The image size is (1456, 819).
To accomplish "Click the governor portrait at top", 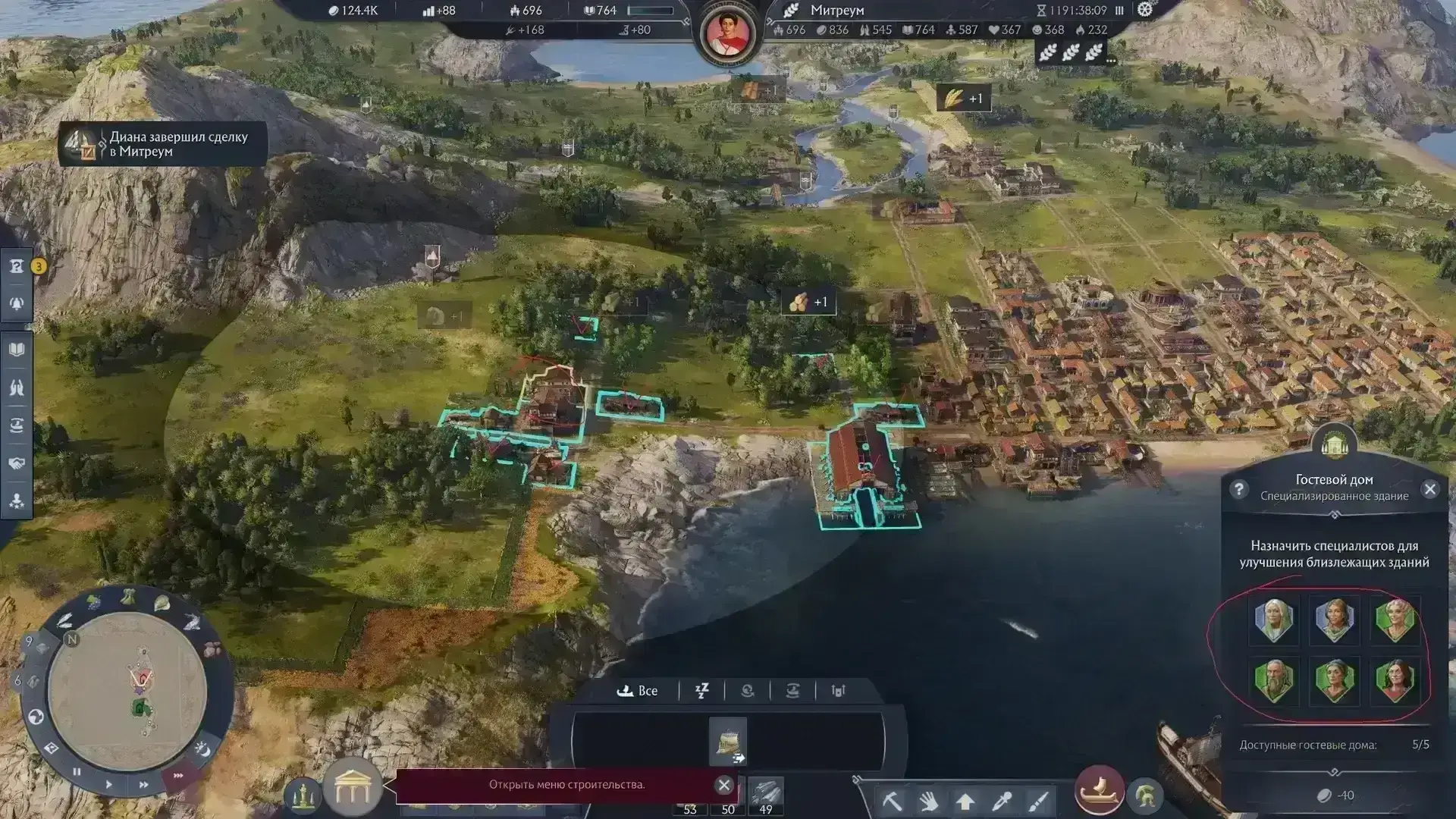I will [x=728, y=33].
